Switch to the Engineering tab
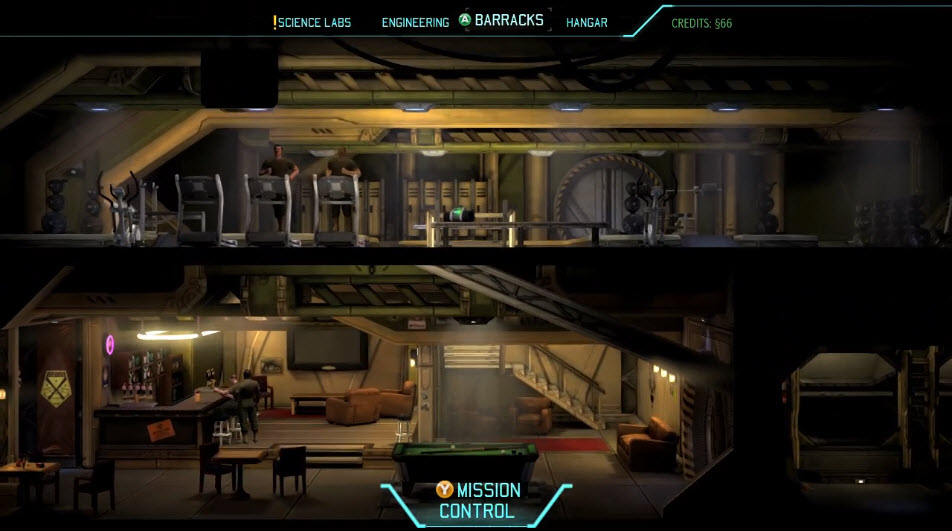Viewport: 952px width, 531px height. coord(415,22)
